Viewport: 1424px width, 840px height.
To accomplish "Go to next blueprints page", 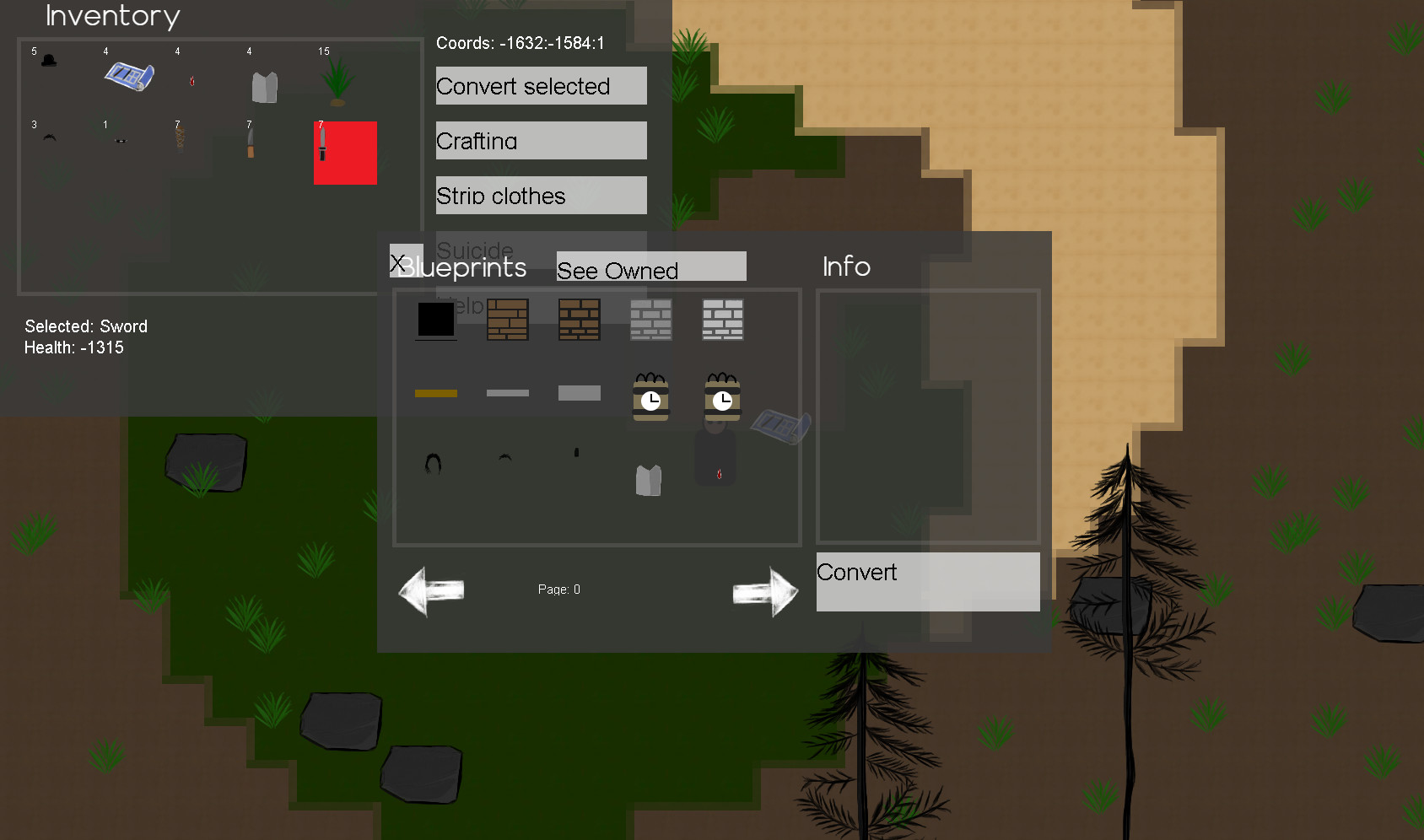I will pos(764,590).
